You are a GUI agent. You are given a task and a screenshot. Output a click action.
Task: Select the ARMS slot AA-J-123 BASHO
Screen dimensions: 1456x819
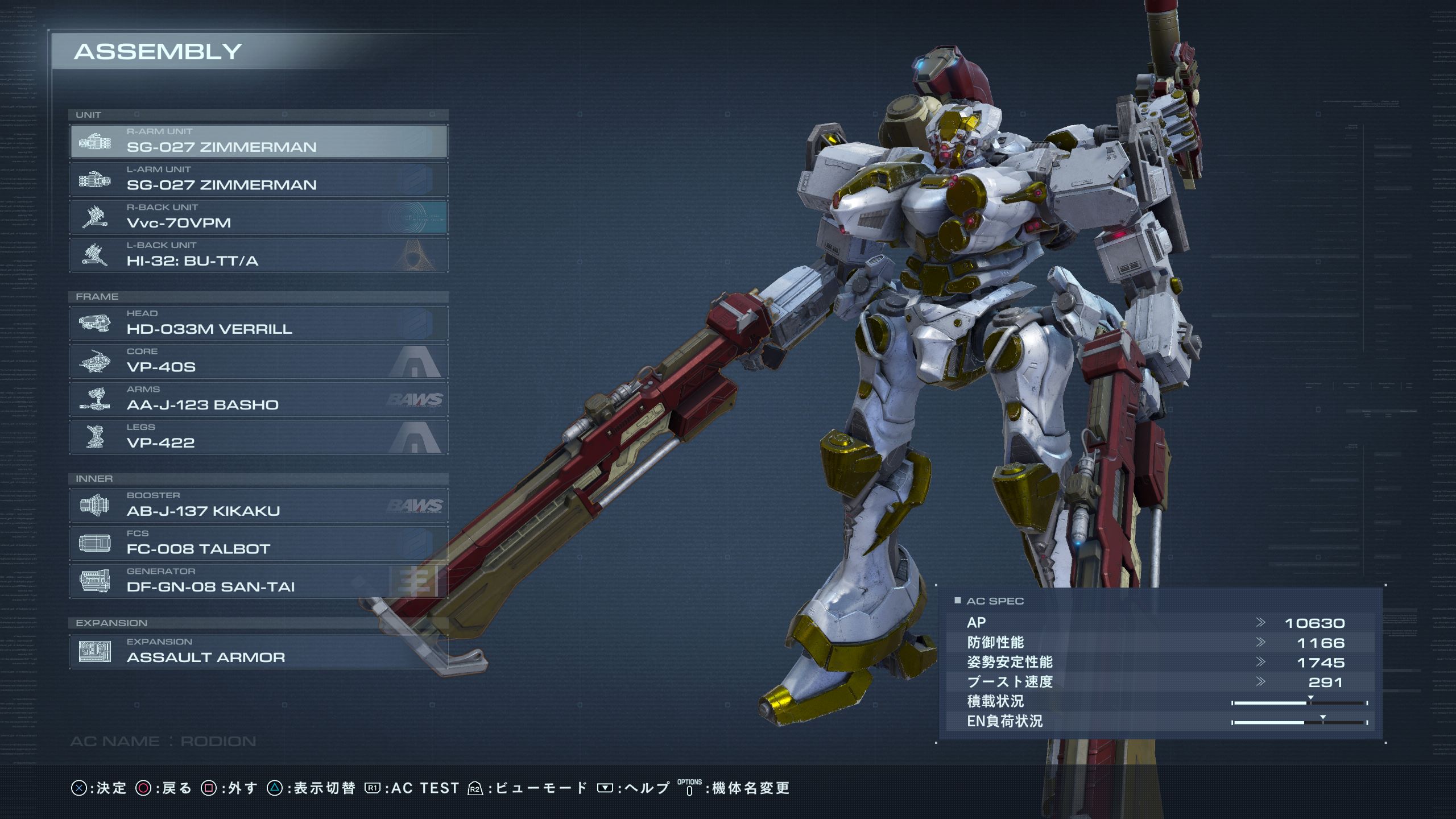pos(259,399)
